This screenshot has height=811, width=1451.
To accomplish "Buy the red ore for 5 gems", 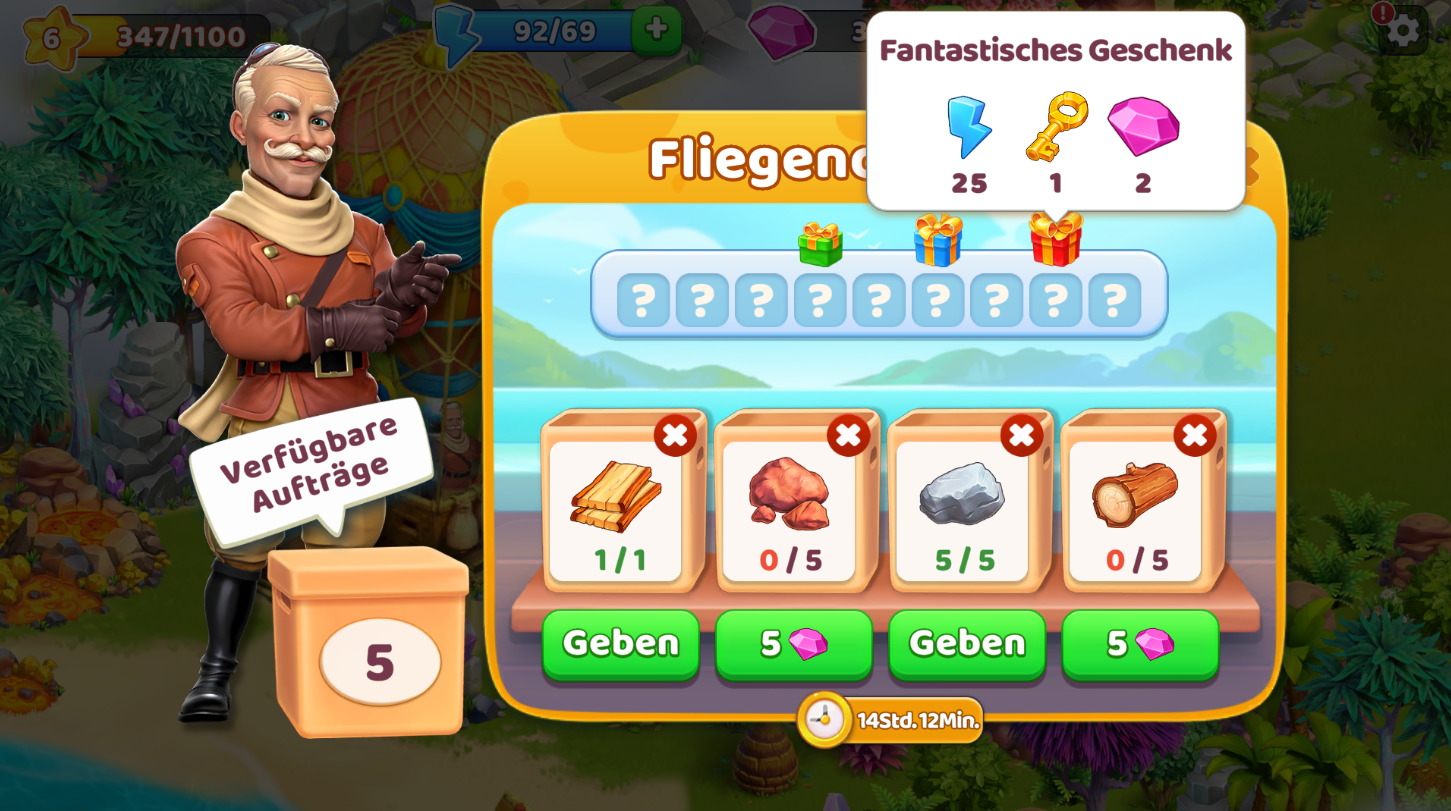I will click(793, 643).
